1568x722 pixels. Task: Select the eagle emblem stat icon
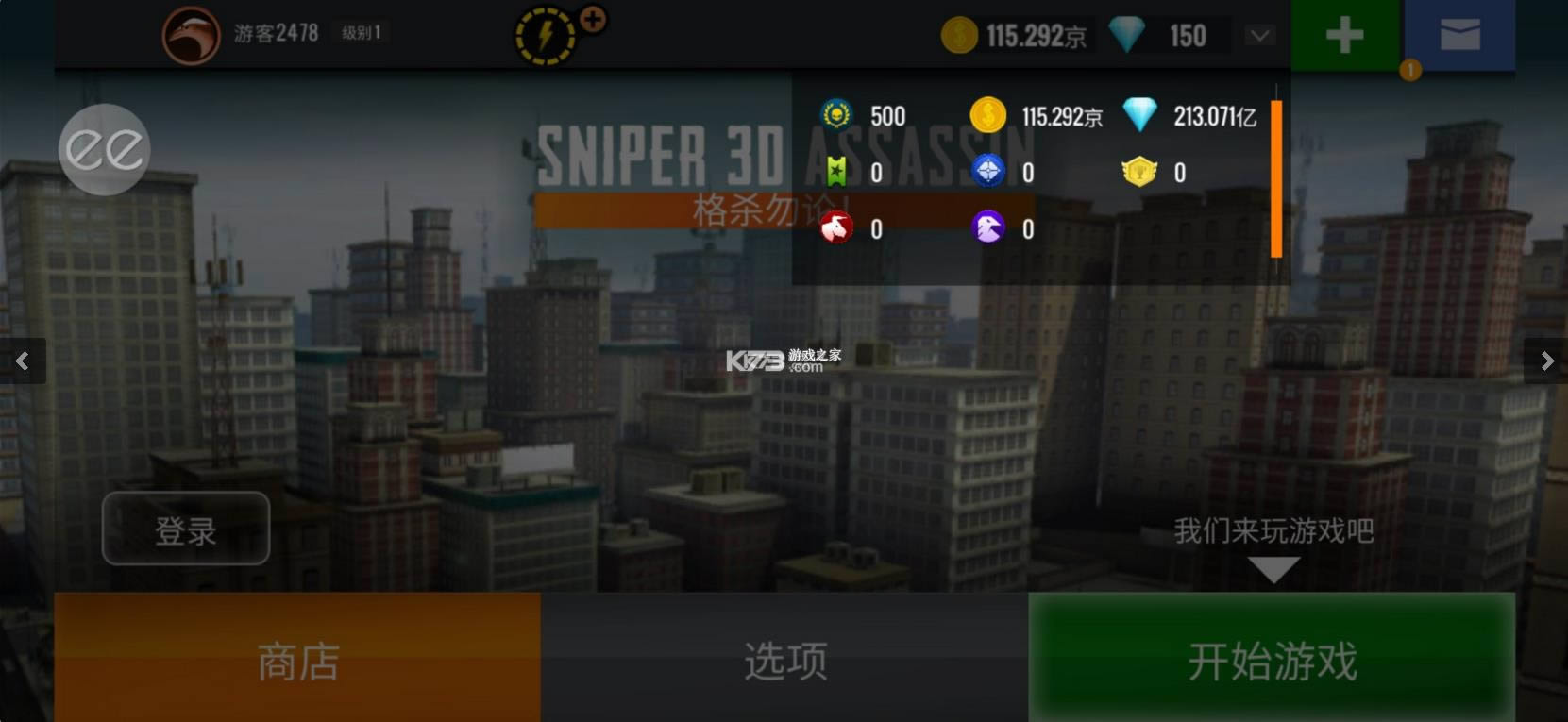pos(988,227)
